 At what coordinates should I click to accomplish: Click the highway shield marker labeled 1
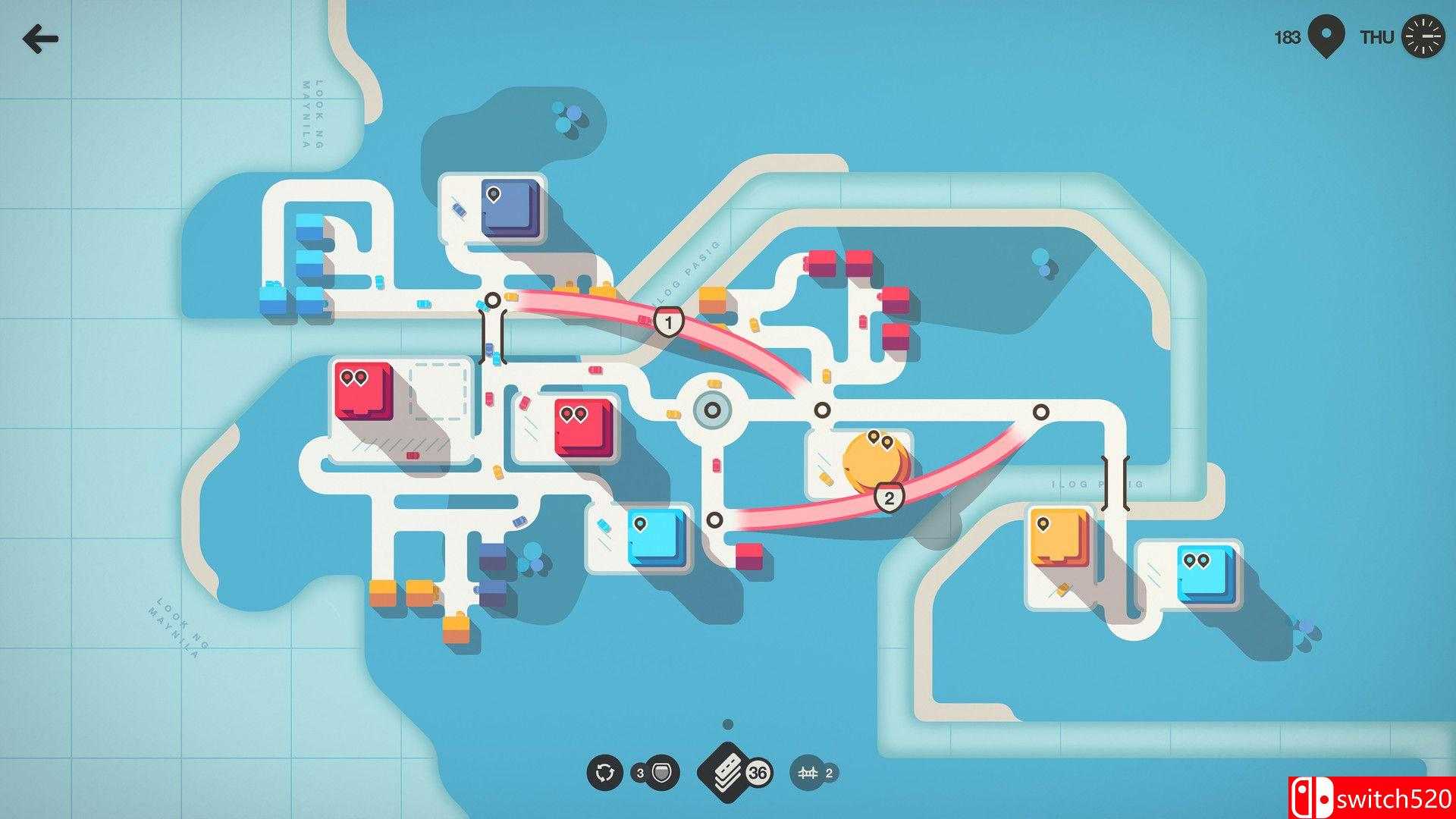pyautogui.click(x=667, y=322)
